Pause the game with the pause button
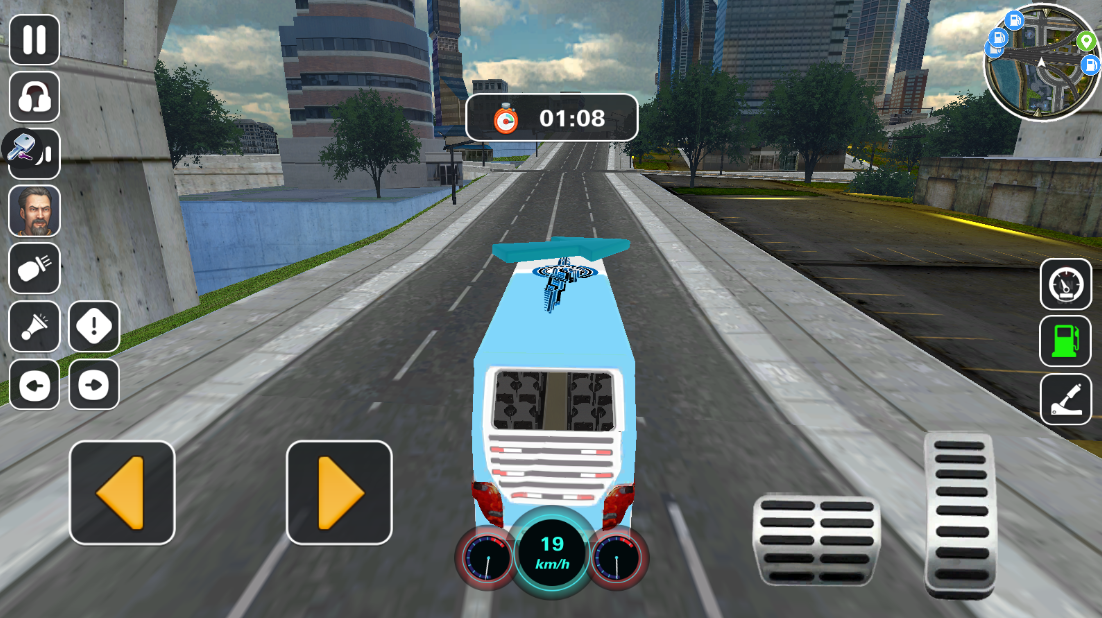The image size is (1102, 618). pos(34,40)
